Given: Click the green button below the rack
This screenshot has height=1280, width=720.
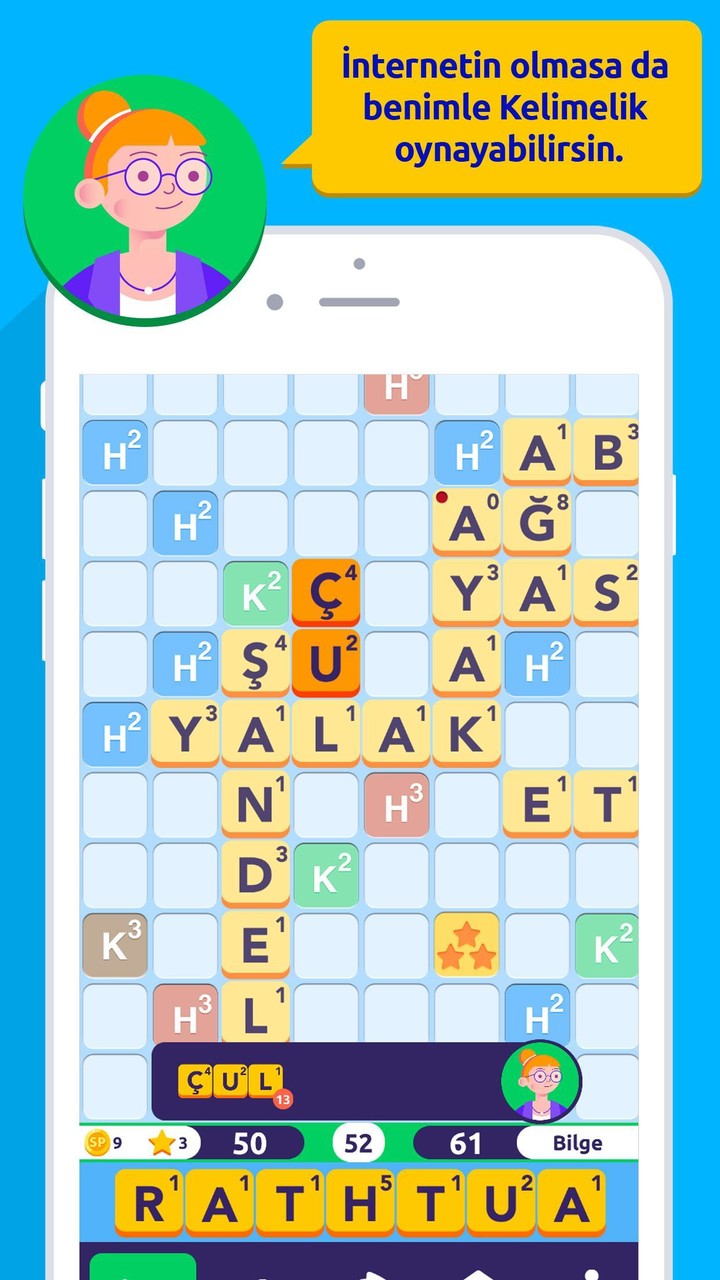Looking at the screenshot, I should [x=143, y=1266].
